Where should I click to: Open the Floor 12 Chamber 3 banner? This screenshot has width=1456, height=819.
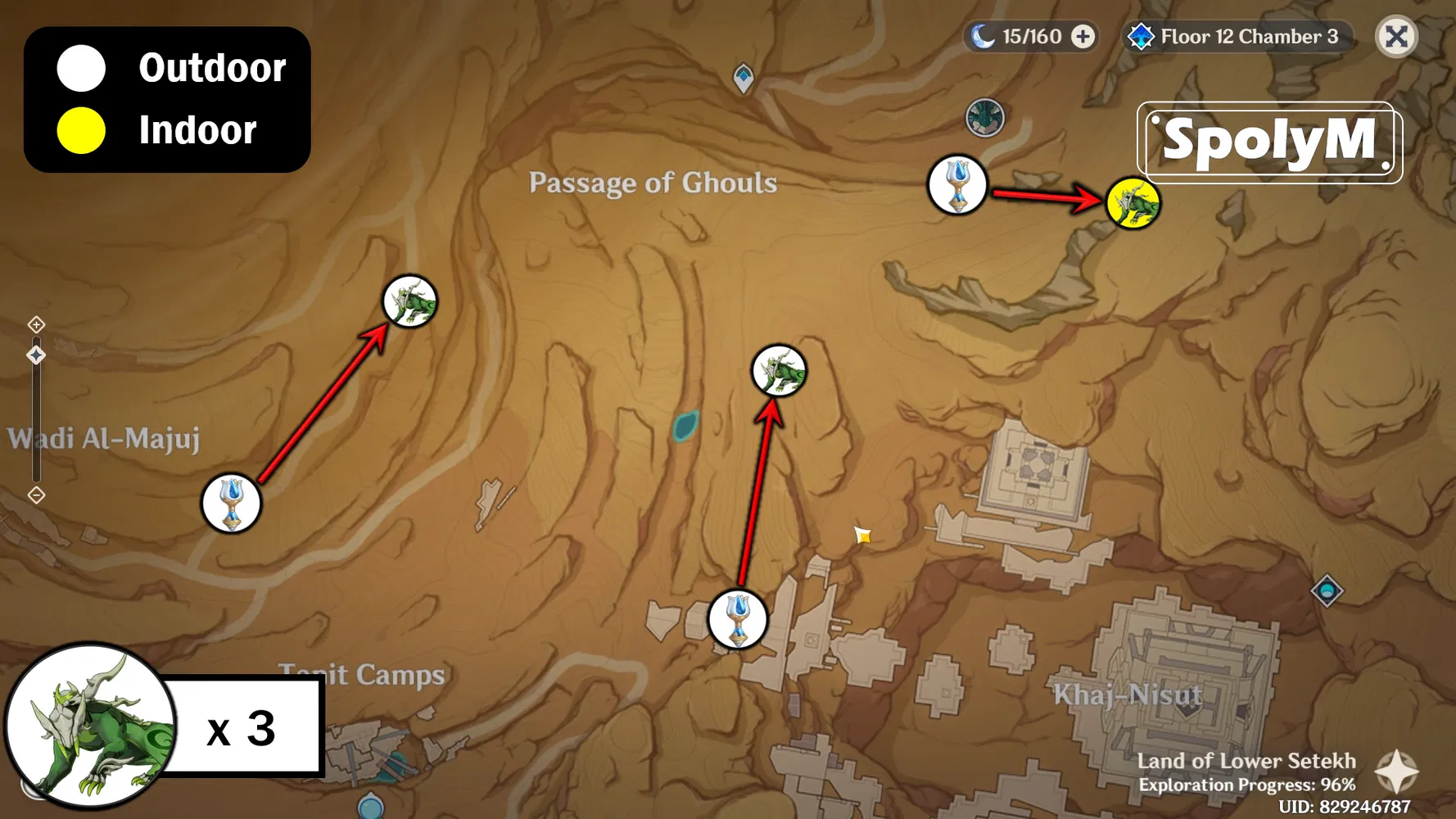coord(1248,36)
